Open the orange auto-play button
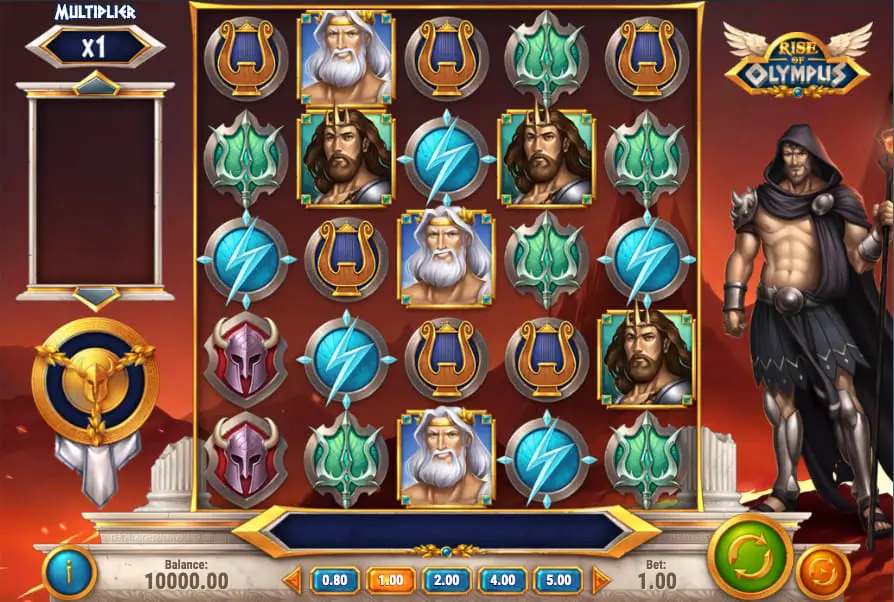Viewport: 894px width, 602px height. [823, 573]
